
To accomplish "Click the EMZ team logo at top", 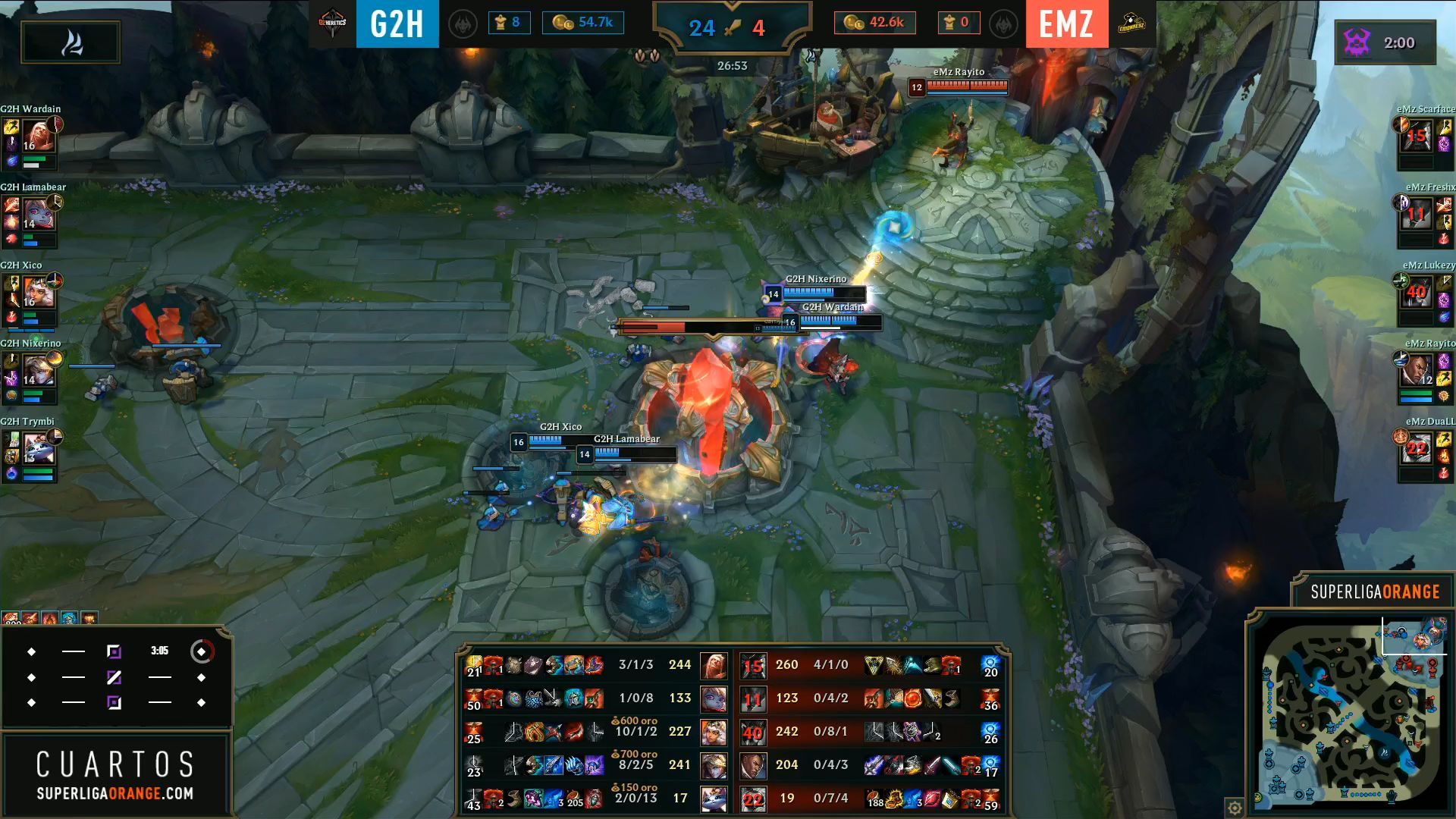I will tap(1131, 24).
